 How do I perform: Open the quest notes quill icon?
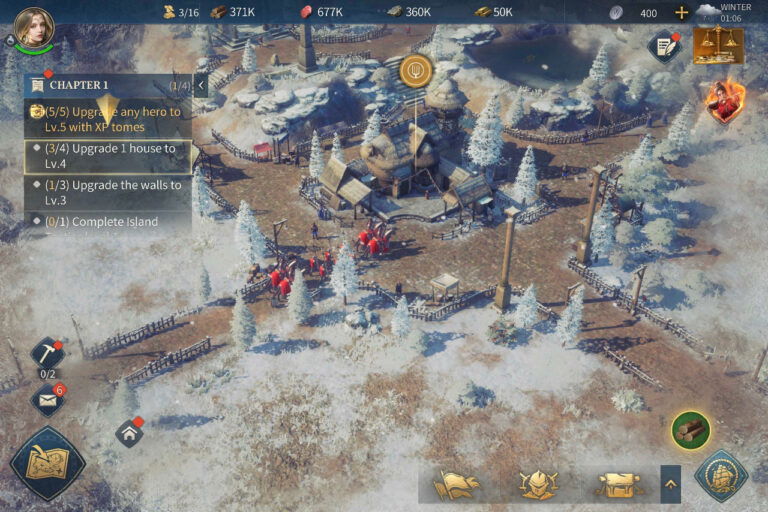[x=663, y=46]
